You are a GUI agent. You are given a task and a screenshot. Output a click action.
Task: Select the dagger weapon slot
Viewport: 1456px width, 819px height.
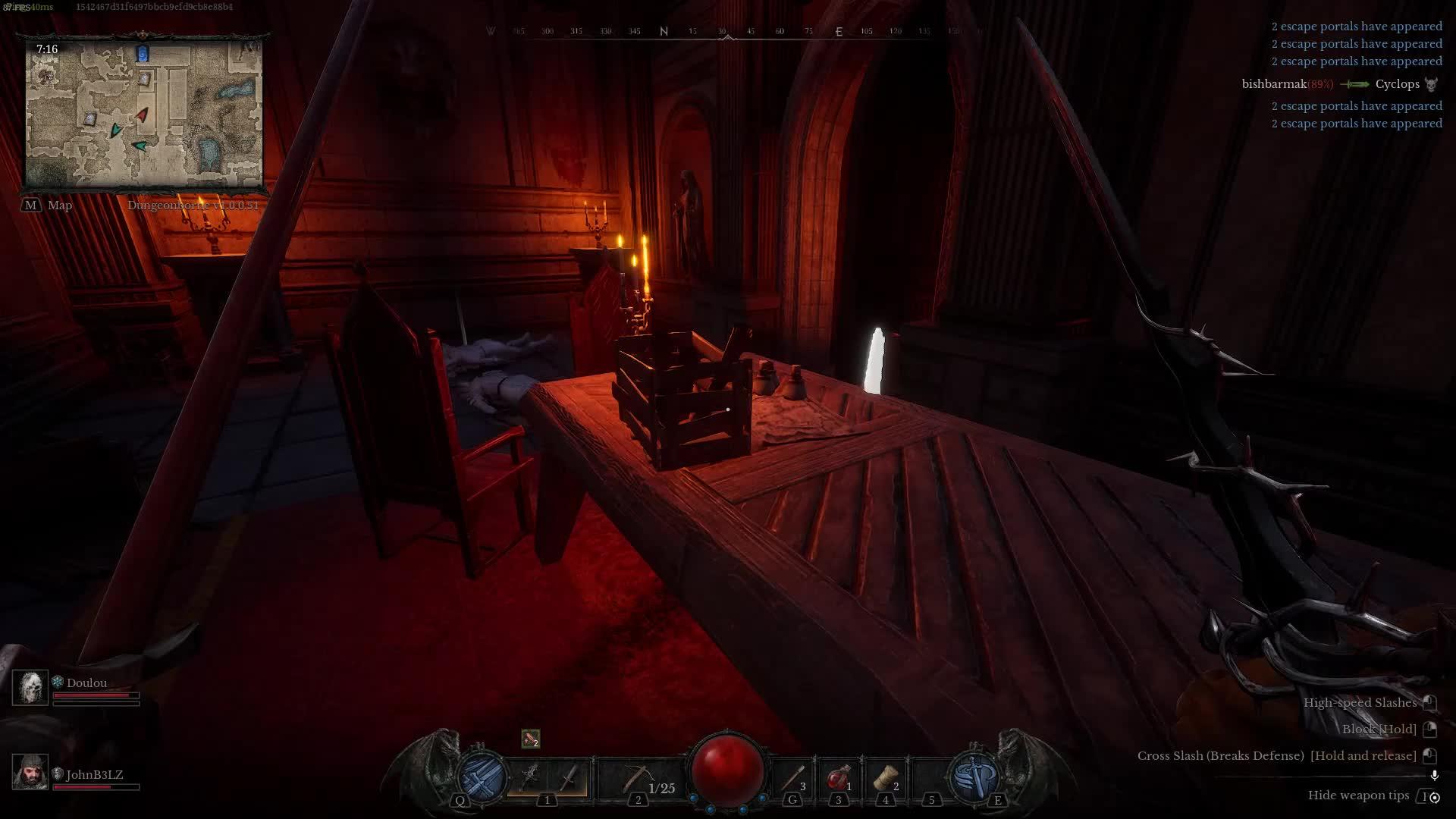tap(567, 777)
